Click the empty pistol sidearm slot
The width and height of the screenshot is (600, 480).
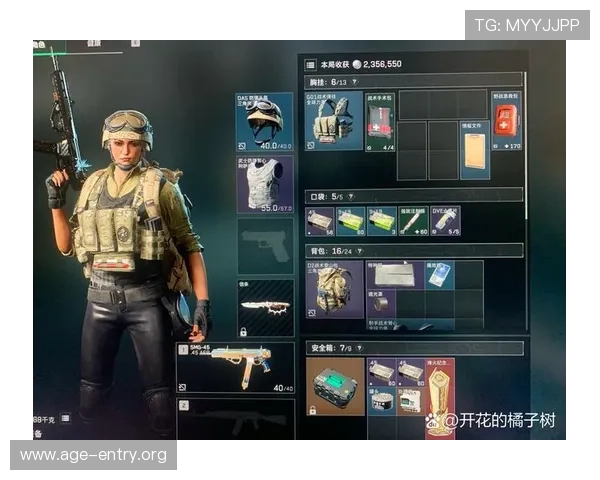(265, 246)
